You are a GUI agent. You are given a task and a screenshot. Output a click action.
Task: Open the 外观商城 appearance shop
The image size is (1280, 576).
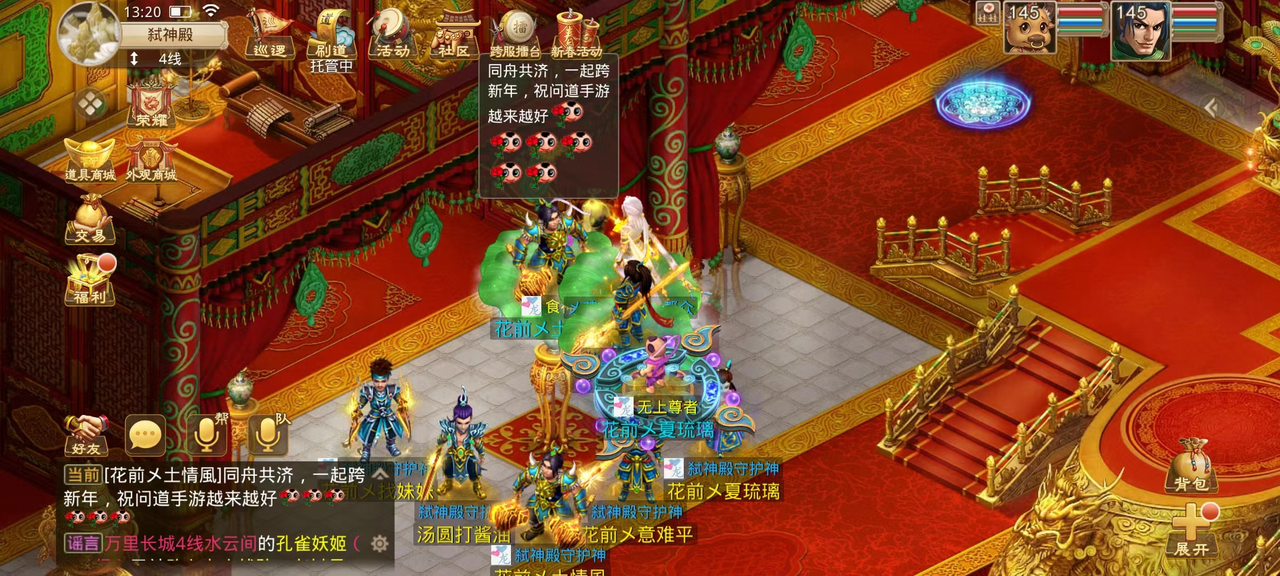(x=151, y=160)
